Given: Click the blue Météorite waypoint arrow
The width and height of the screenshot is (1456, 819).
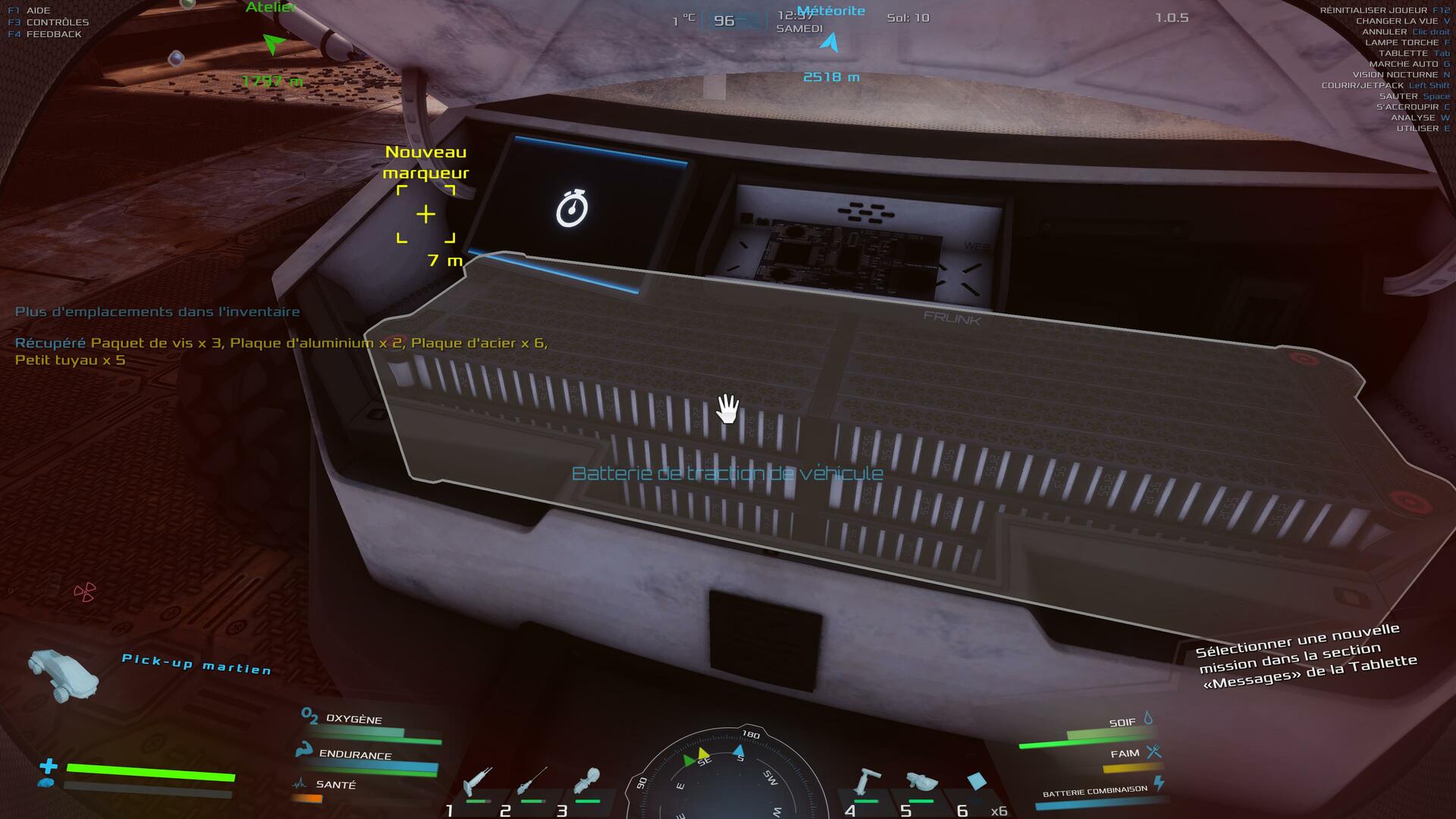Looking at the screenshot, I should [831, 42].
